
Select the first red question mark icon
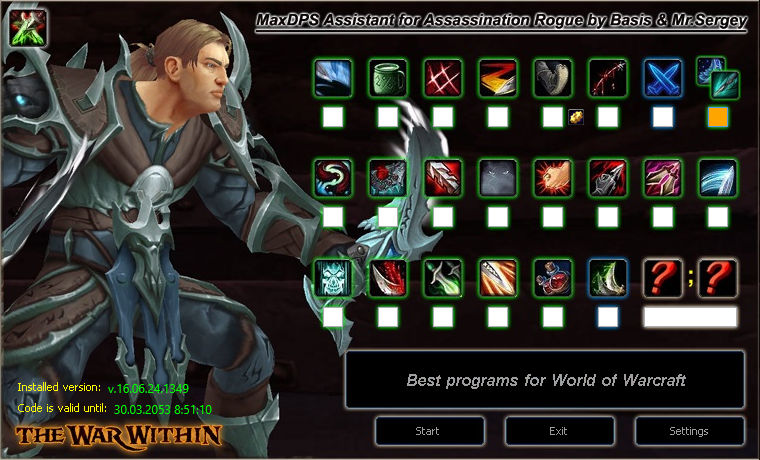[x=662, y=277]
